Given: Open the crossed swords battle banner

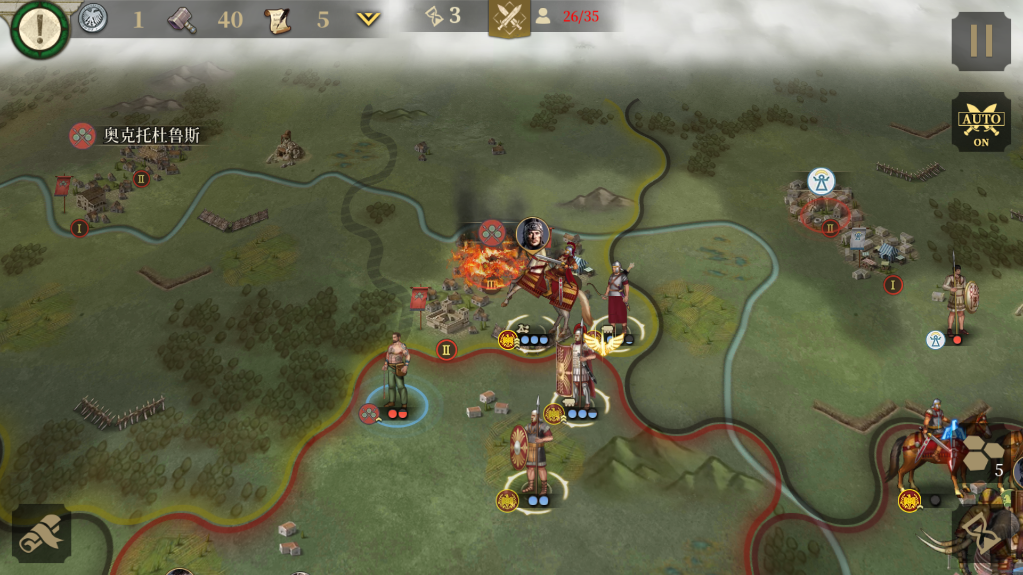Looking at the screenshot, I should tap(509, 18).
